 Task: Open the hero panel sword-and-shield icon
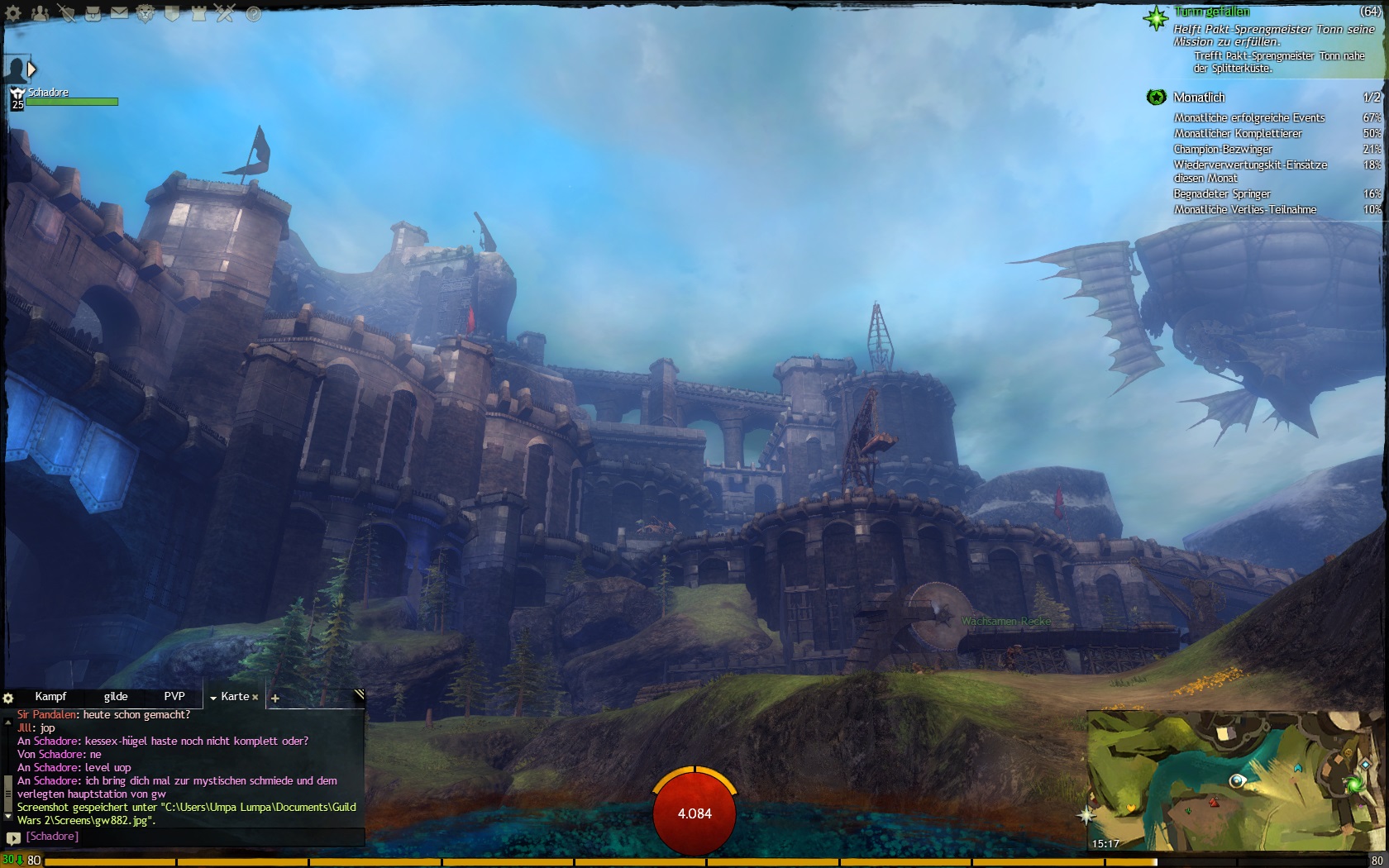point(66,13)
